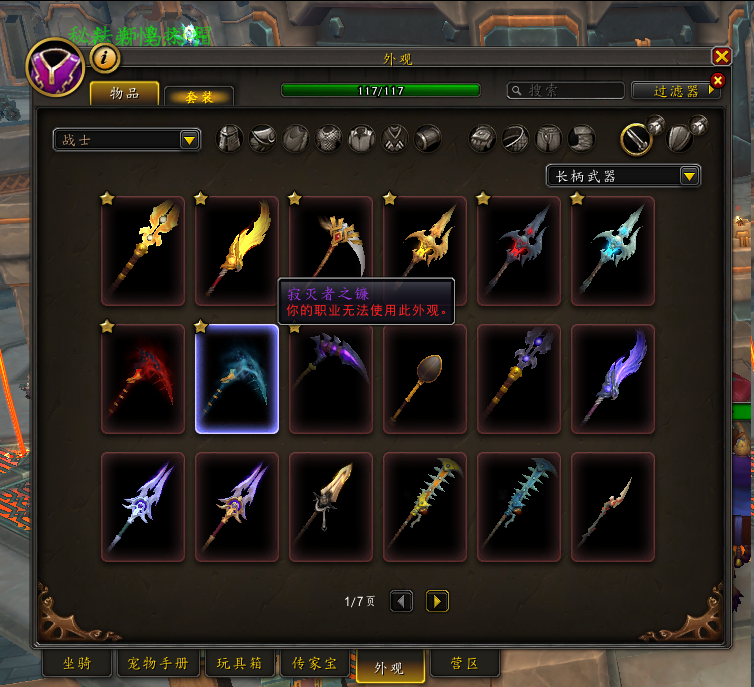Viewport: 754px width, 687px height.
Task: Open the 传家宝 heirlooms tab
Action: coord(313,663)
